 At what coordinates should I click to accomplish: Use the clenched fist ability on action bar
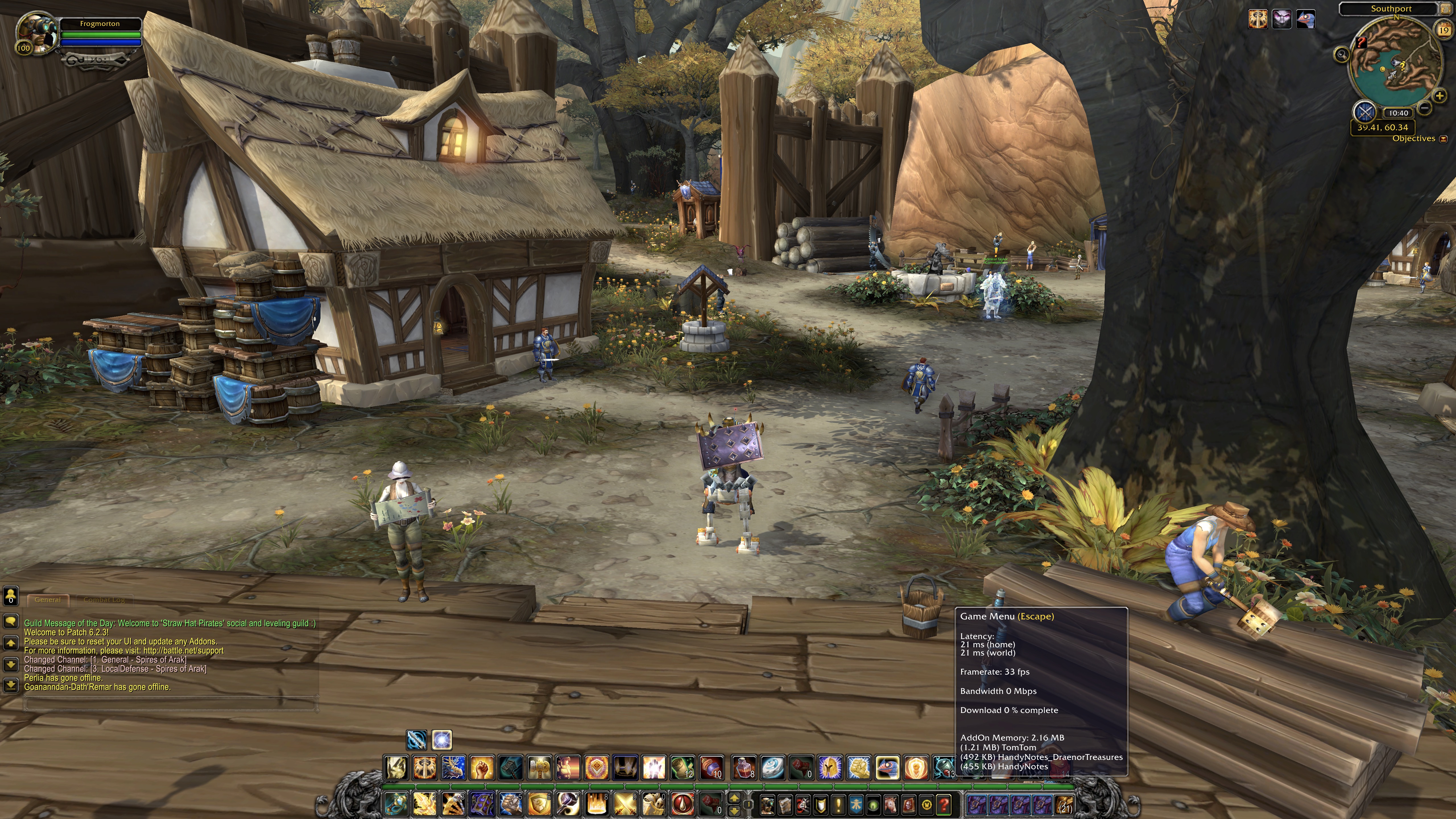click(482, 768)
